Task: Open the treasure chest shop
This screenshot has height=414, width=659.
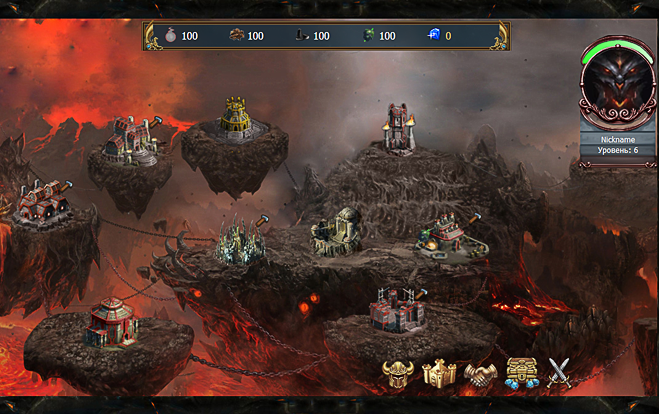Action: pos(520,373)
